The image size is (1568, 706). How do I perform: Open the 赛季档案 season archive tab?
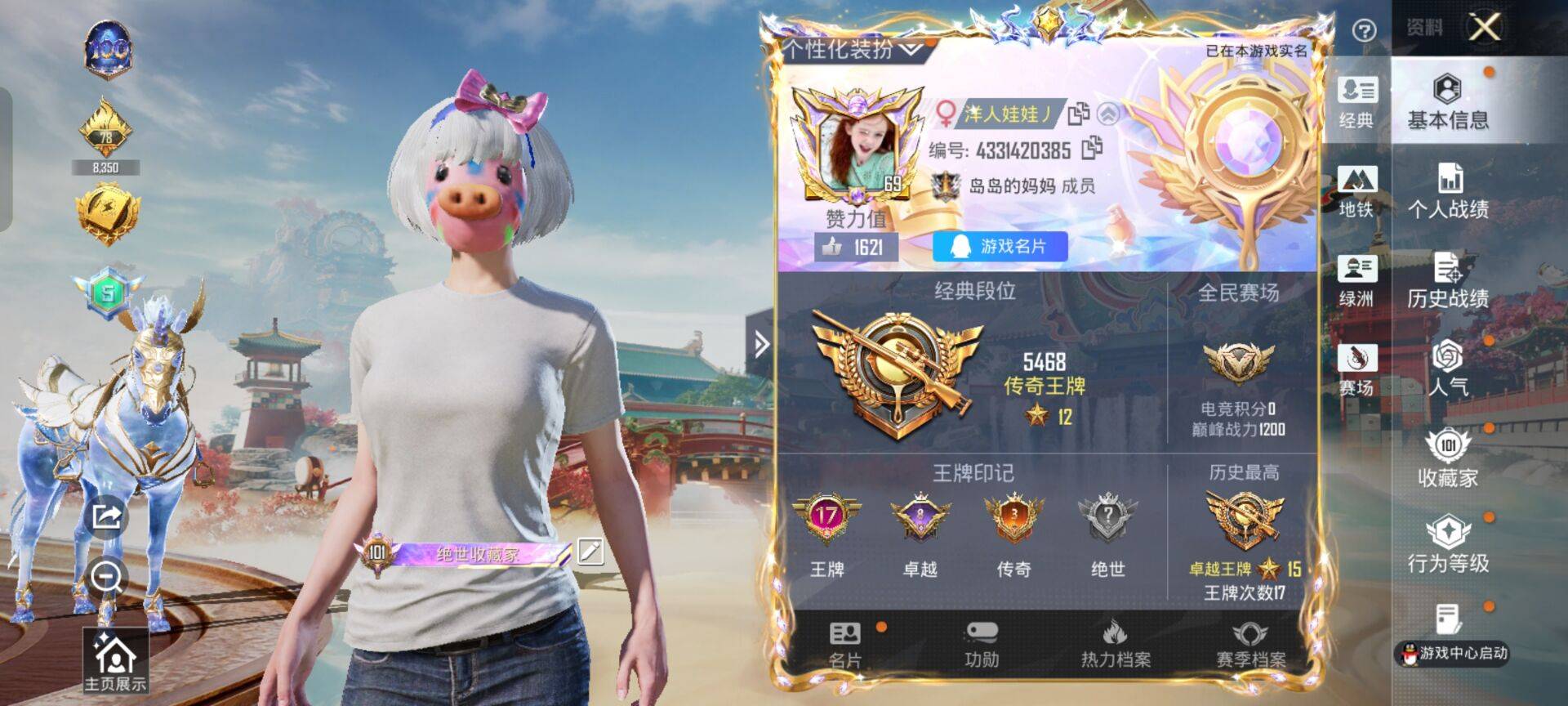tap(1250, 646)
